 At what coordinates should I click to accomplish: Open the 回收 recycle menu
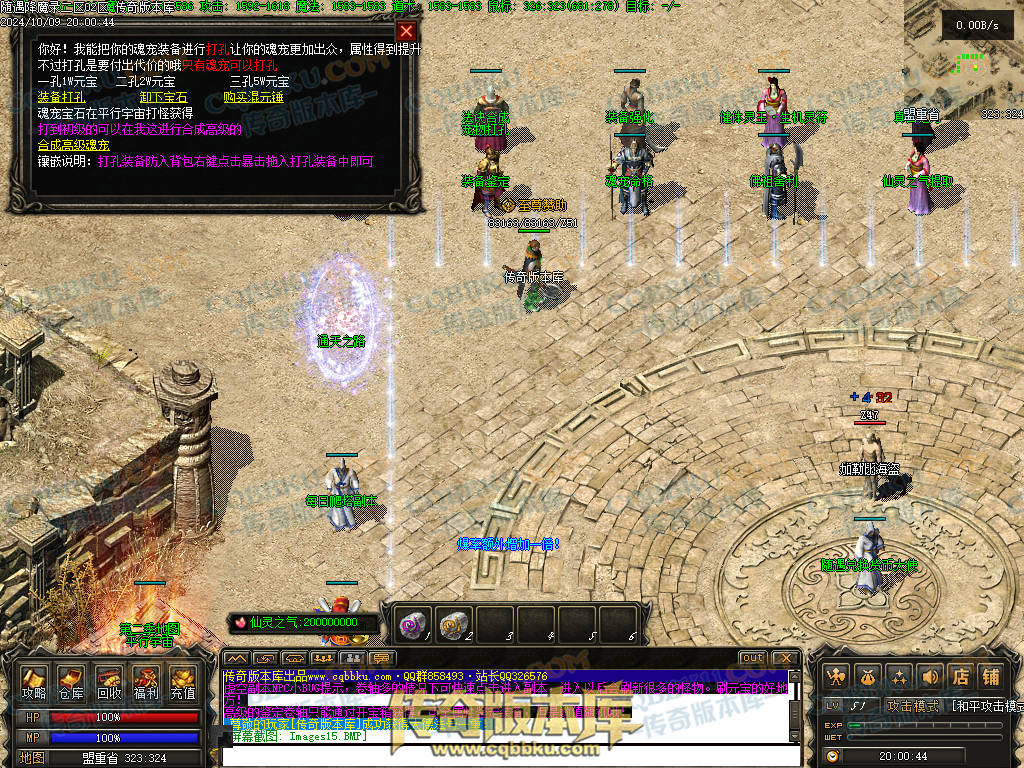(x=108, y=682)
